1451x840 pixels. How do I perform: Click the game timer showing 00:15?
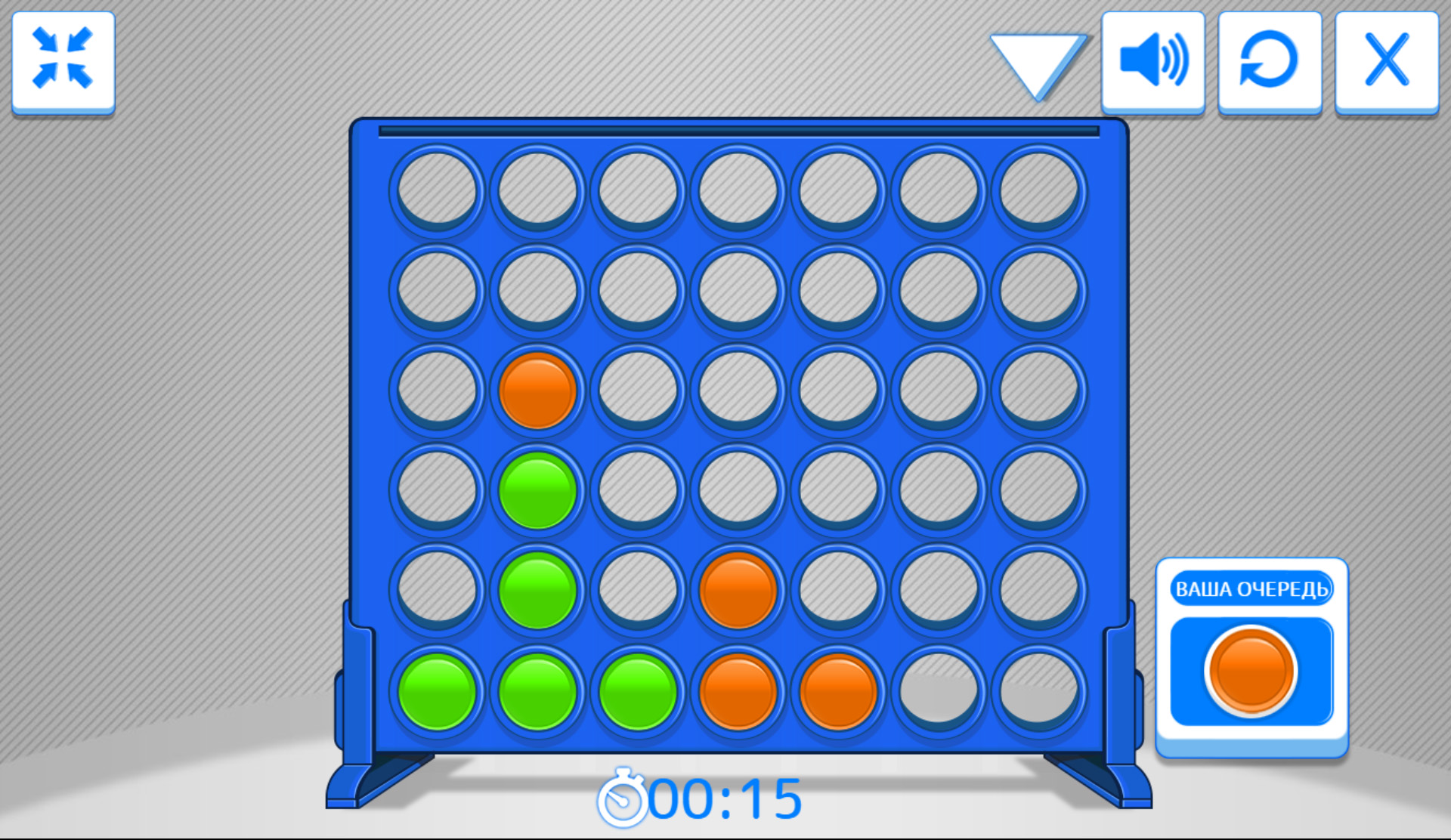pos(725,797)
